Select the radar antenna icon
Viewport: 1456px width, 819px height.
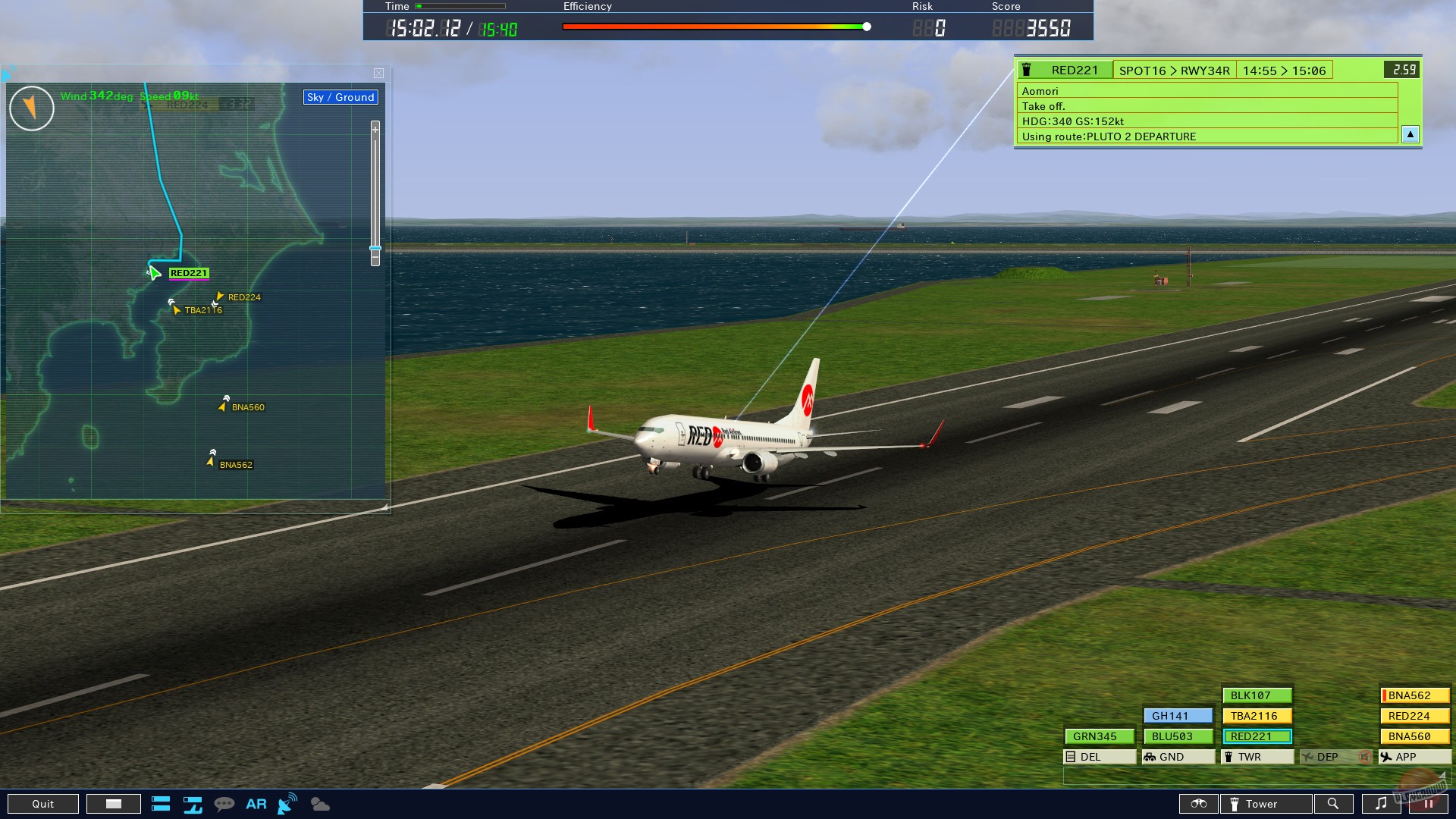[287, 803]
